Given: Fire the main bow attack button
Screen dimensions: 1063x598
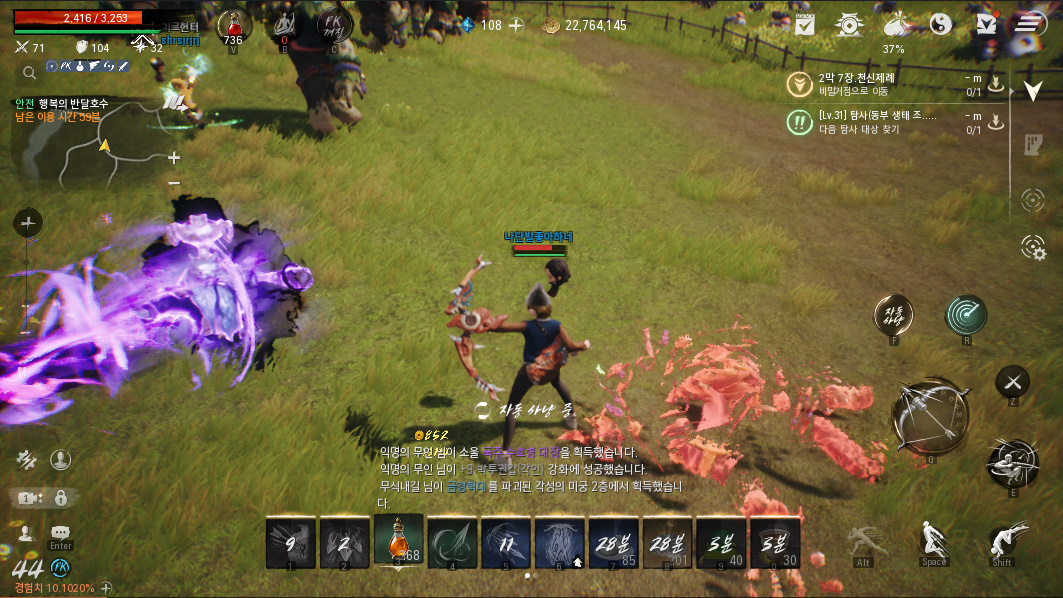Looking at the screenshot, I should [x=931, y=417].
